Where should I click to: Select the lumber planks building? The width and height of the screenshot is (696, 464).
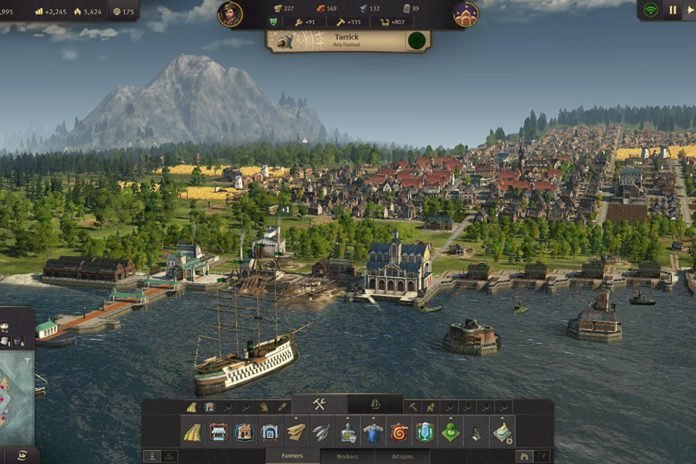click(296, 432)
